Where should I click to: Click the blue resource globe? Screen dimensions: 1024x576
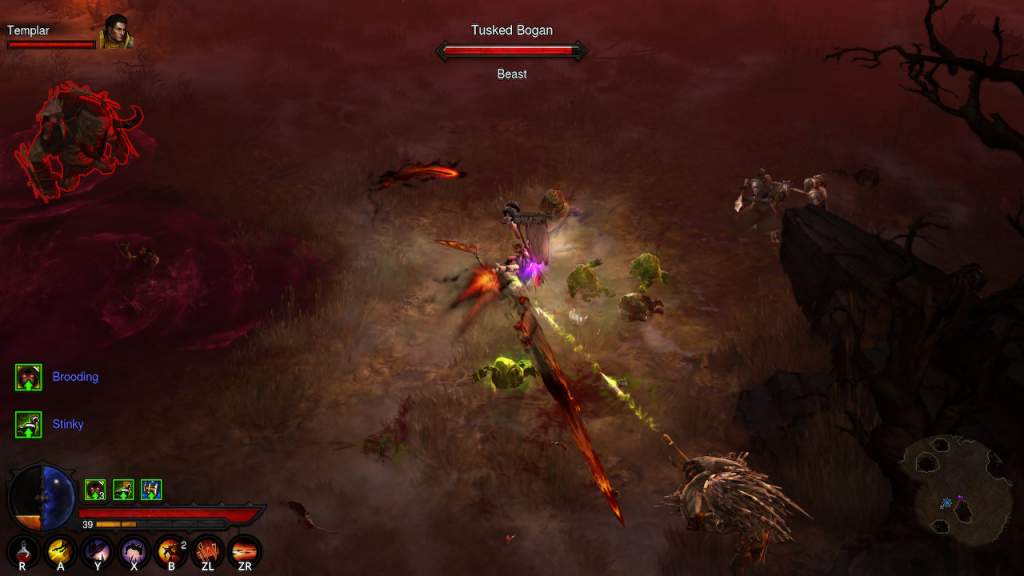click(x=60, y=497)
